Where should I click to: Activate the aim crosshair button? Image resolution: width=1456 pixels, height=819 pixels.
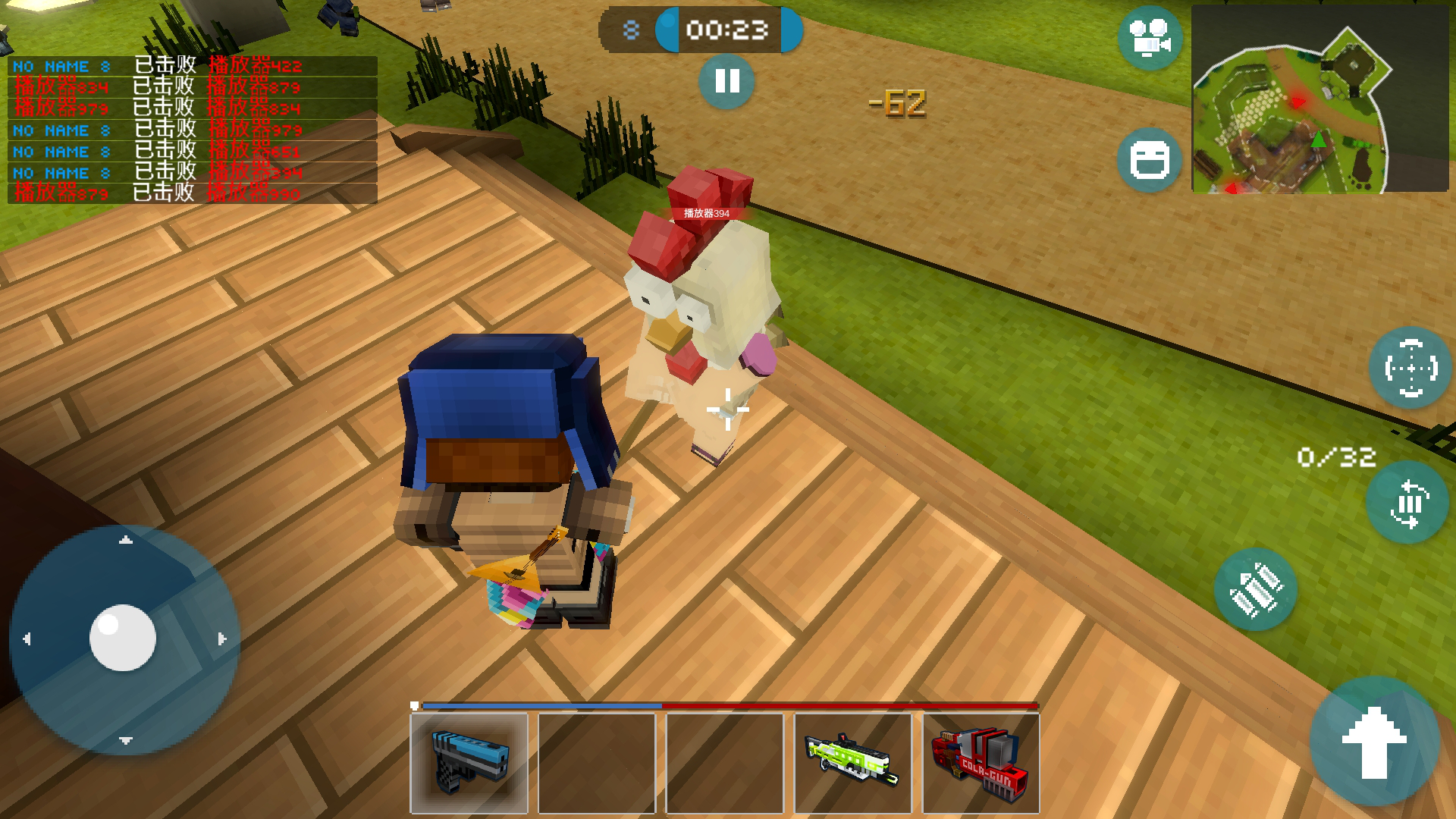[1410, 369]
